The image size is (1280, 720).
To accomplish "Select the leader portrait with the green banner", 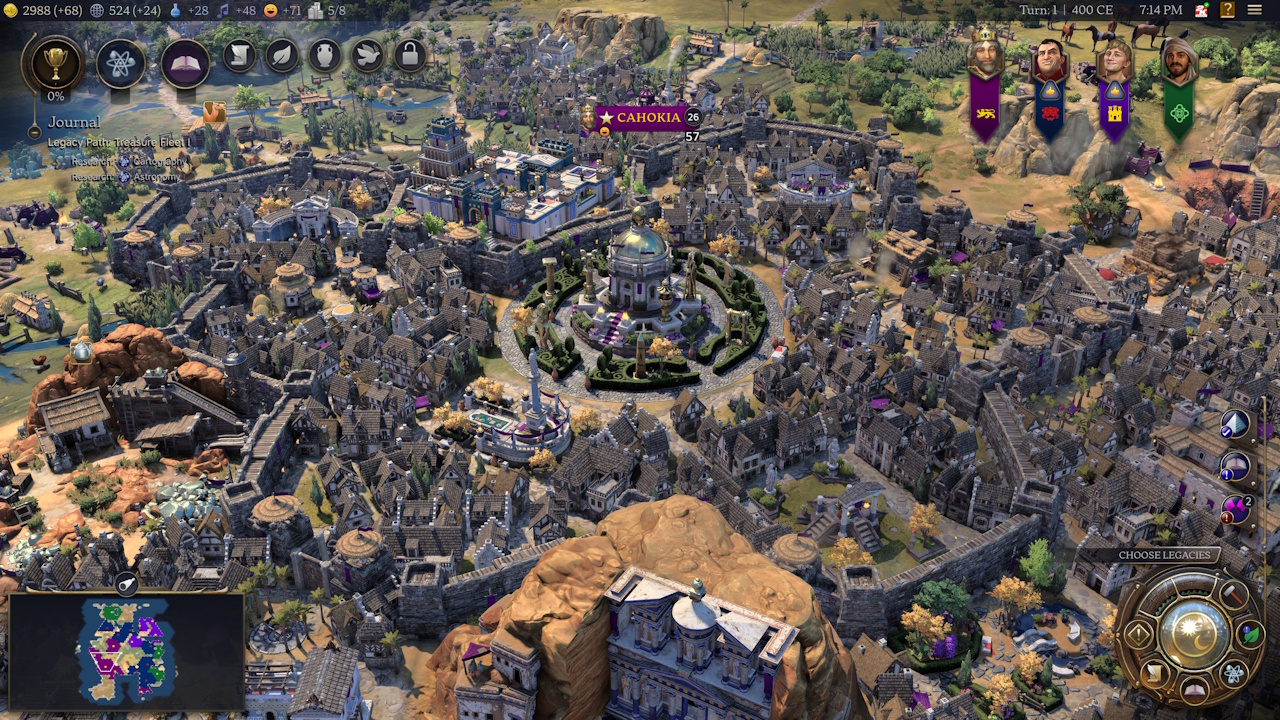I will (x=1179, y=57).
